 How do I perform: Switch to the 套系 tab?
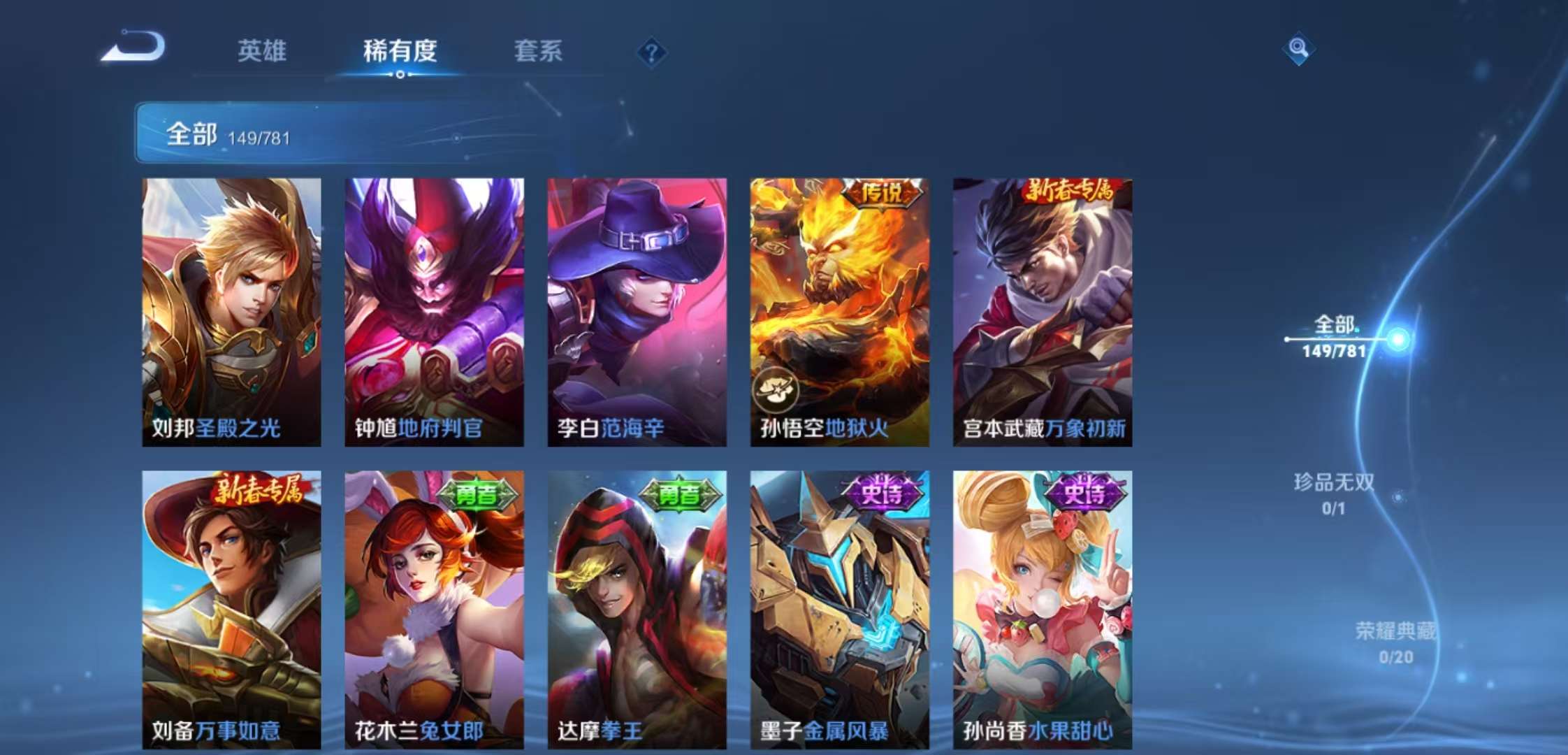point(539,52)
